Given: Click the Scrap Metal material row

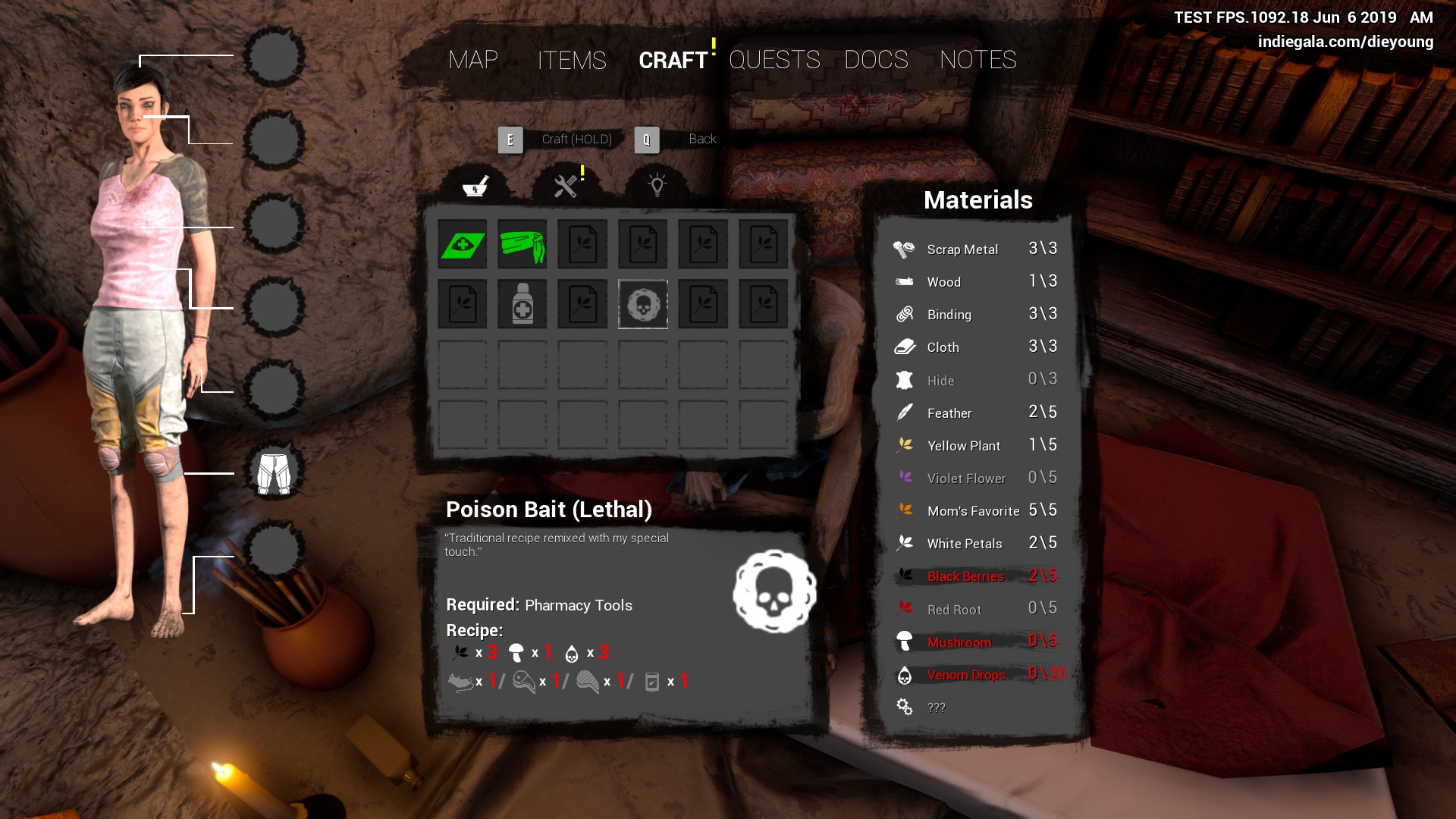Looking at the screenshot, I should point(975,249).
